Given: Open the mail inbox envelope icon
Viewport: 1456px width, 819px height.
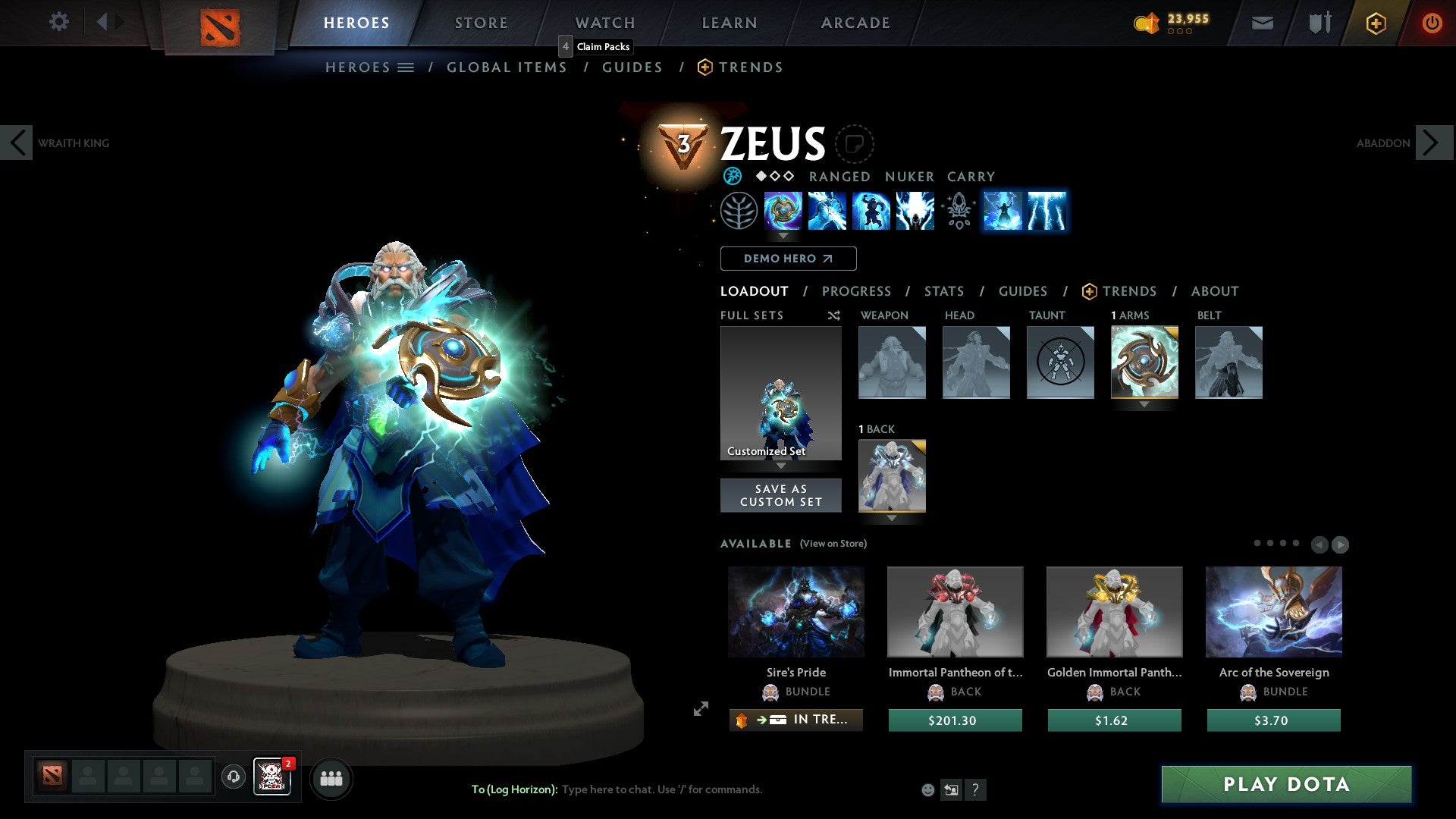Looking at the screenshot, I should click(x=1262, y=23).
